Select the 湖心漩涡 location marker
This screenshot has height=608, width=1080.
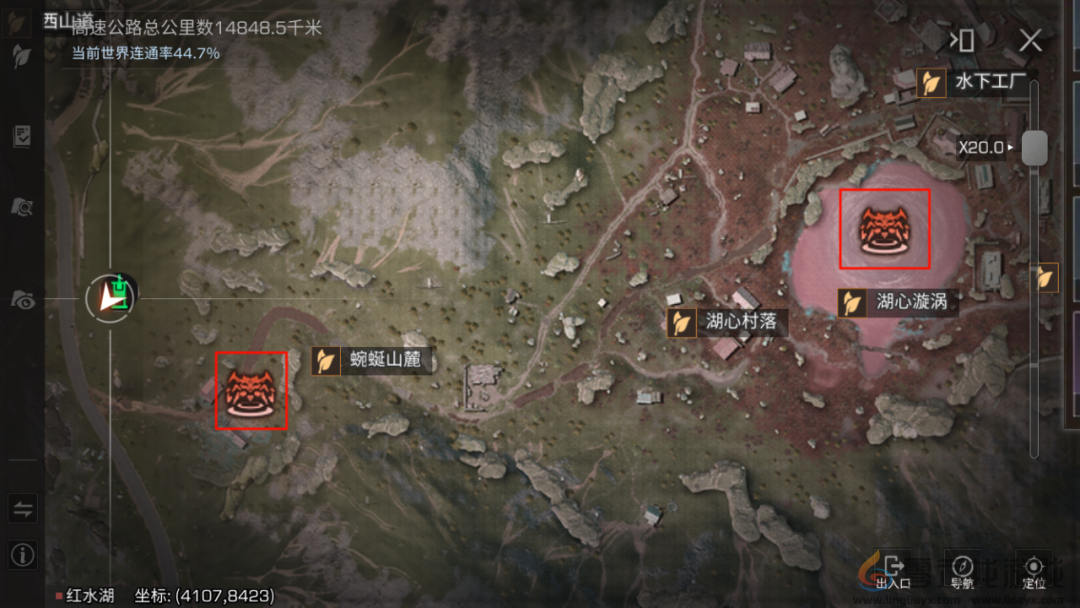(852, 303)
